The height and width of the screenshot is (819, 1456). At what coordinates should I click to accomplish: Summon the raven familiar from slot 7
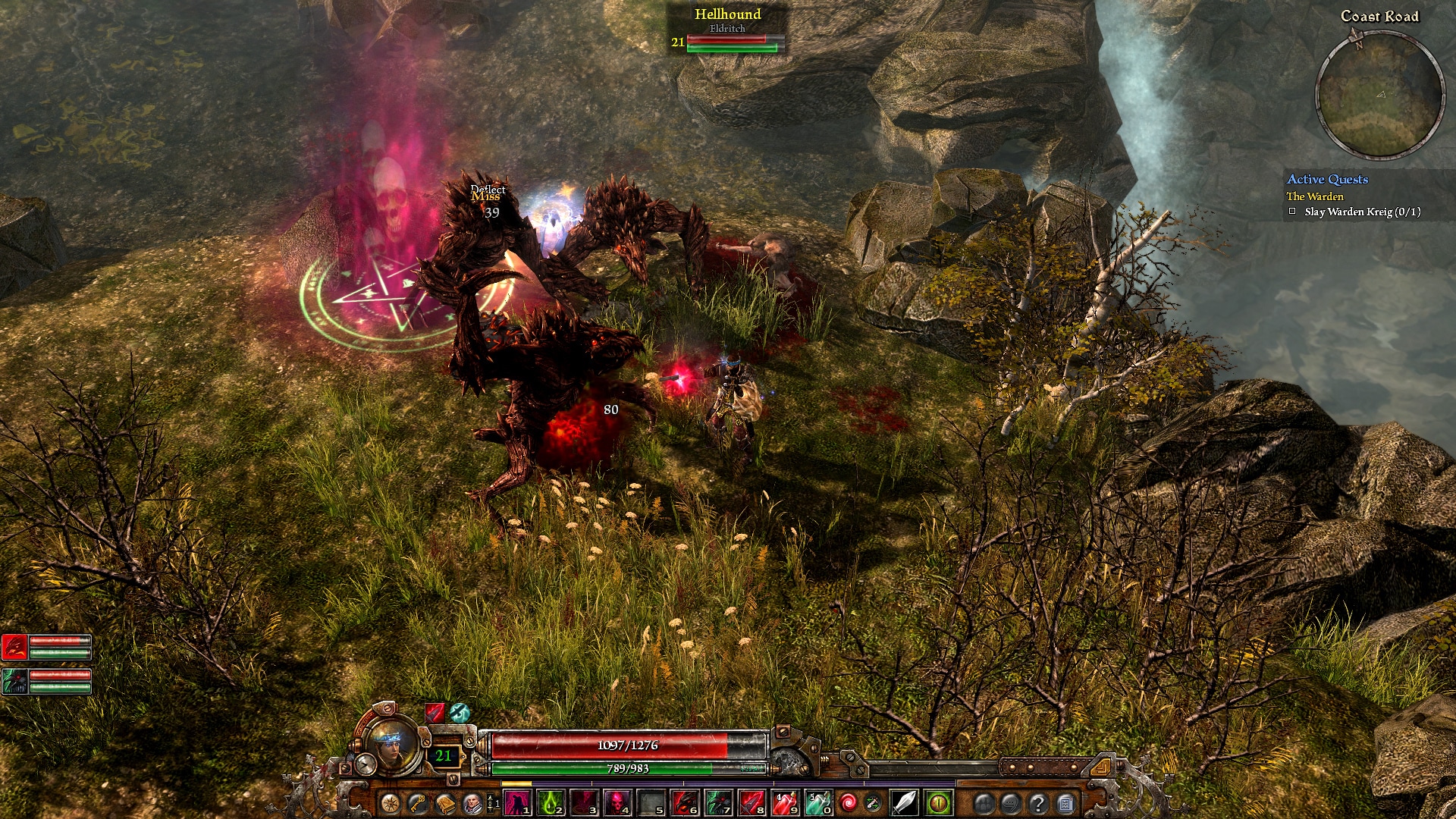[x=718, y=802]
